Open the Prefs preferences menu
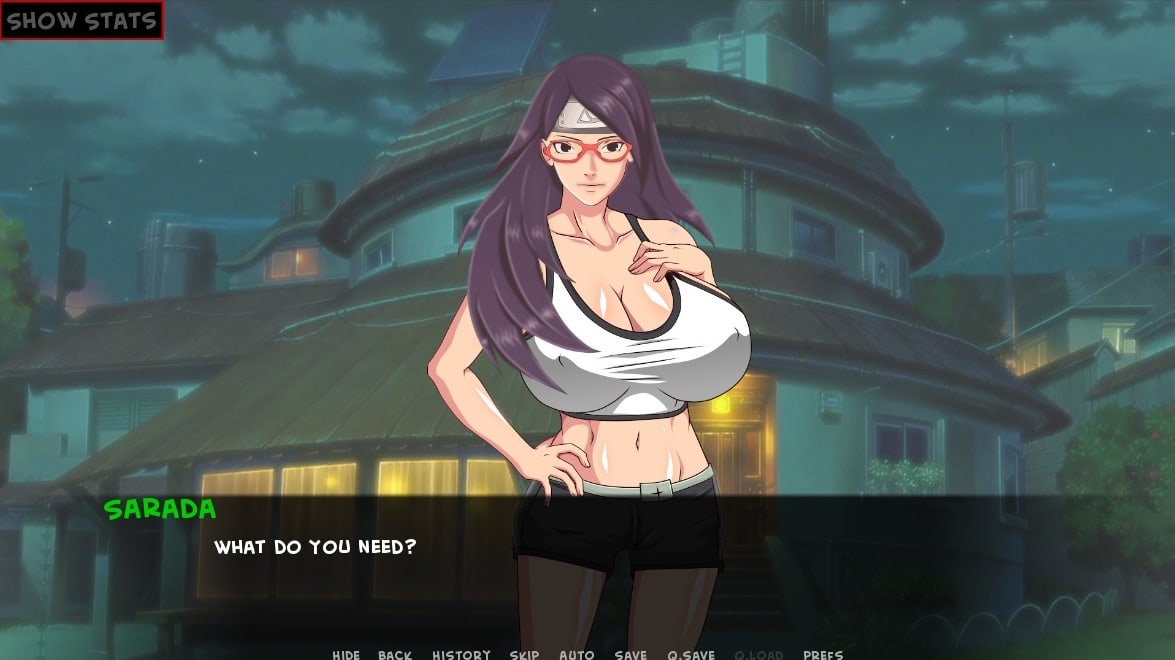Image resolution: width=1175 pixels, height=660 pixels. tap(823, 655)
